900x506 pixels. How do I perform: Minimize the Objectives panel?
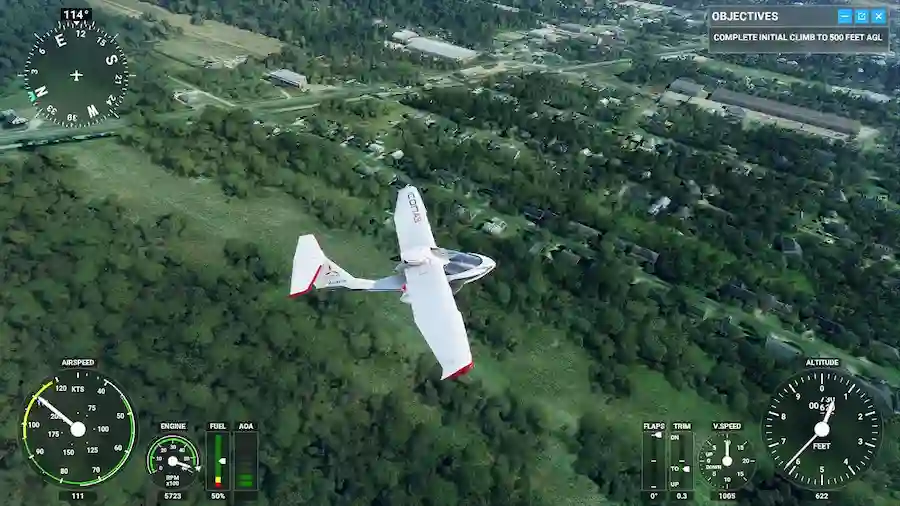(x=844, y=16)
